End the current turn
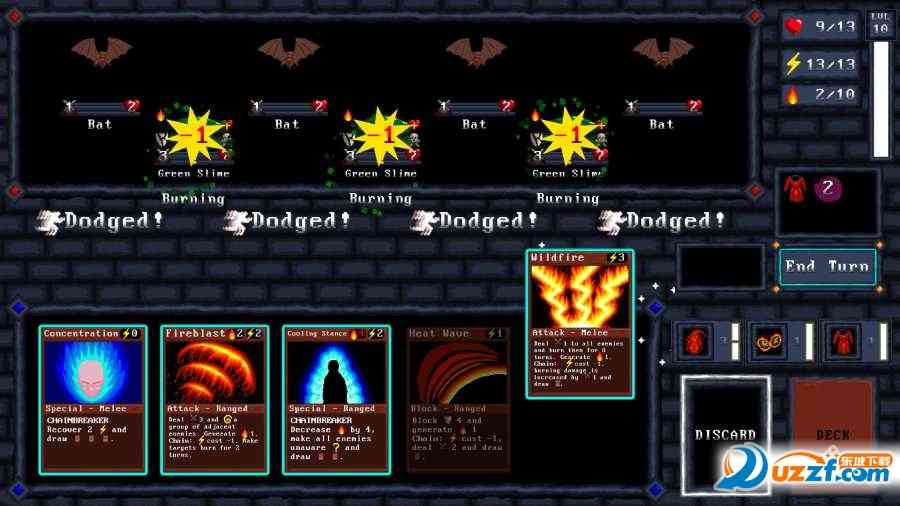Viewport: 900px width, 506px height. (x=826, y=267)
